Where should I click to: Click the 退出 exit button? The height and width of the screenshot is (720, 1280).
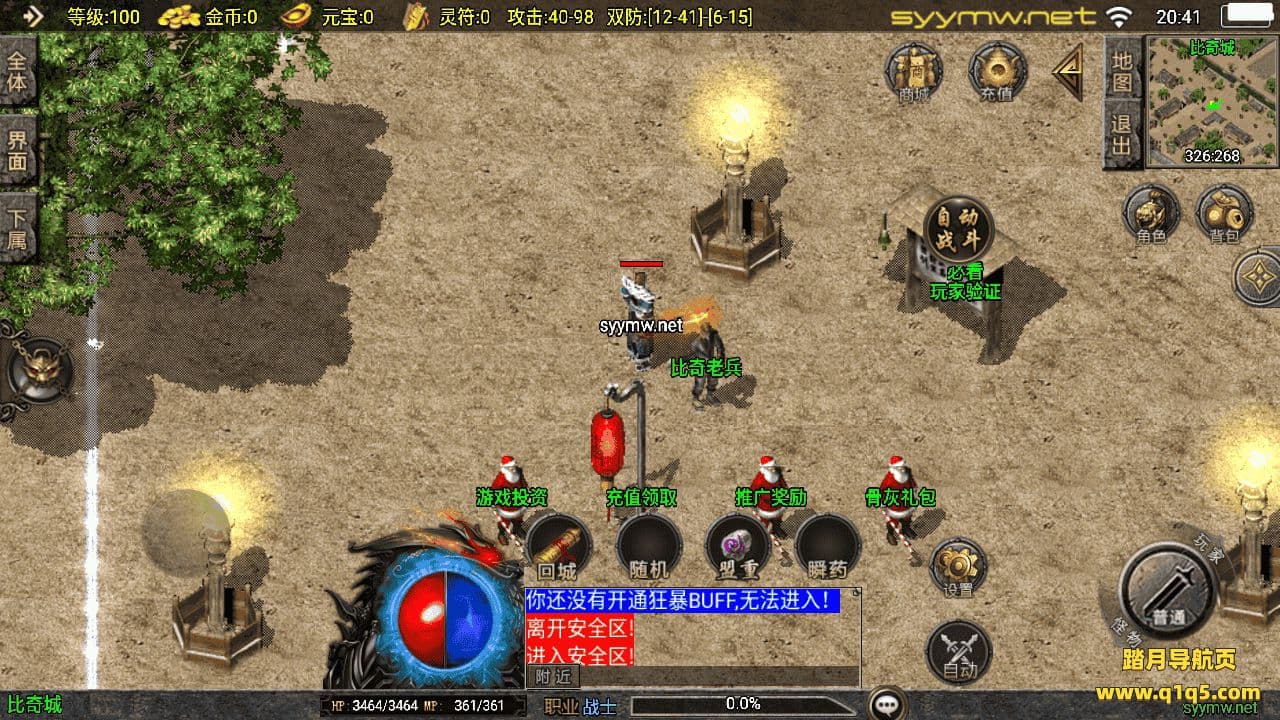pos(1122,134)
